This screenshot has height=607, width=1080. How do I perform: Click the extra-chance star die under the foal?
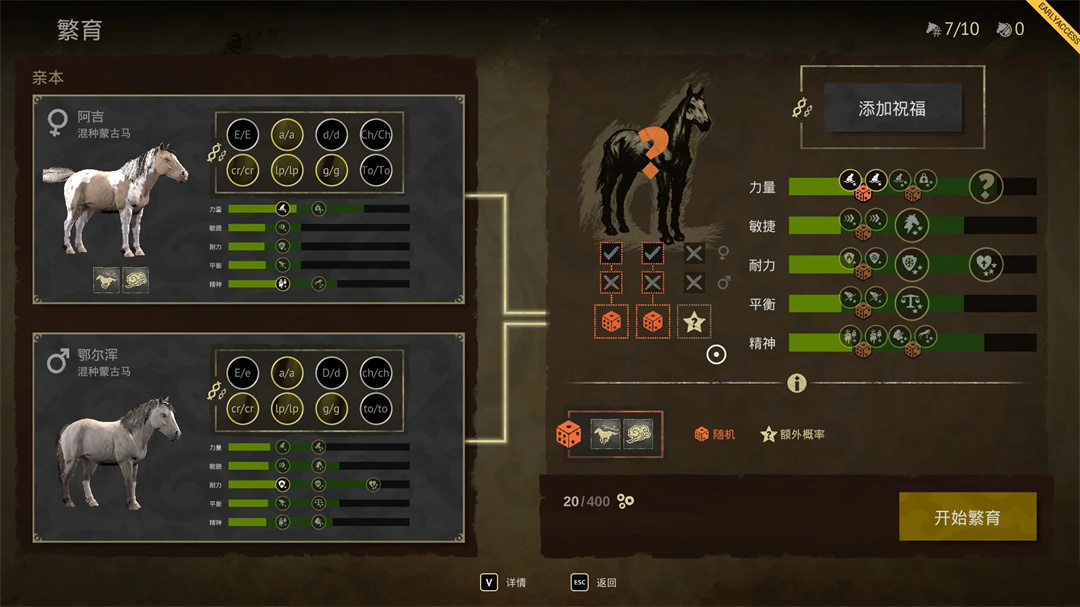694,321
